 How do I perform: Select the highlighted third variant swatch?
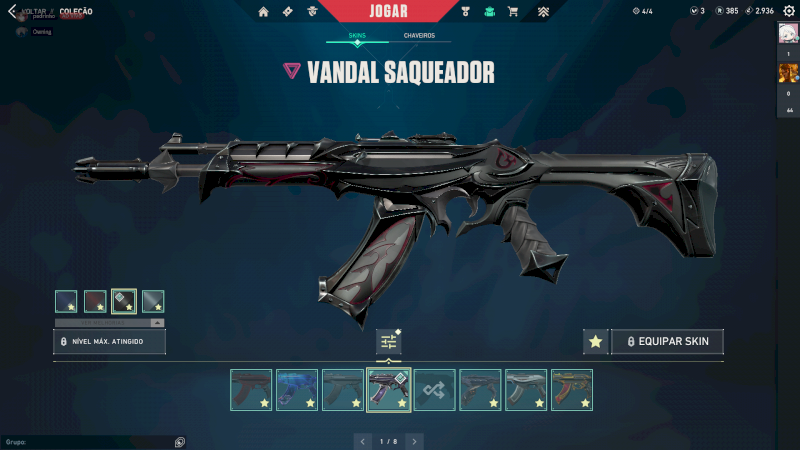[x=124, y=301]
